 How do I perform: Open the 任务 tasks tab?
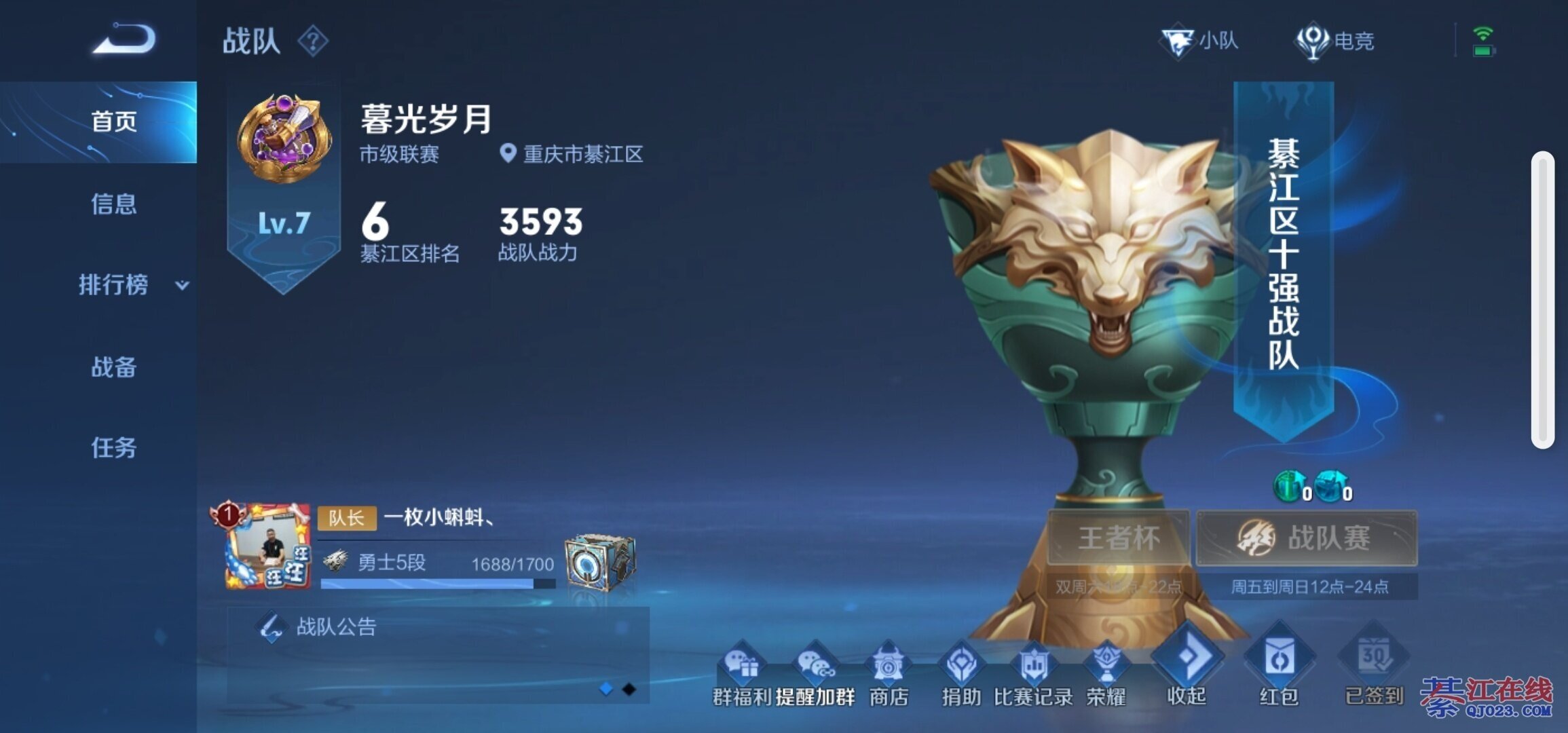point(113,448)
